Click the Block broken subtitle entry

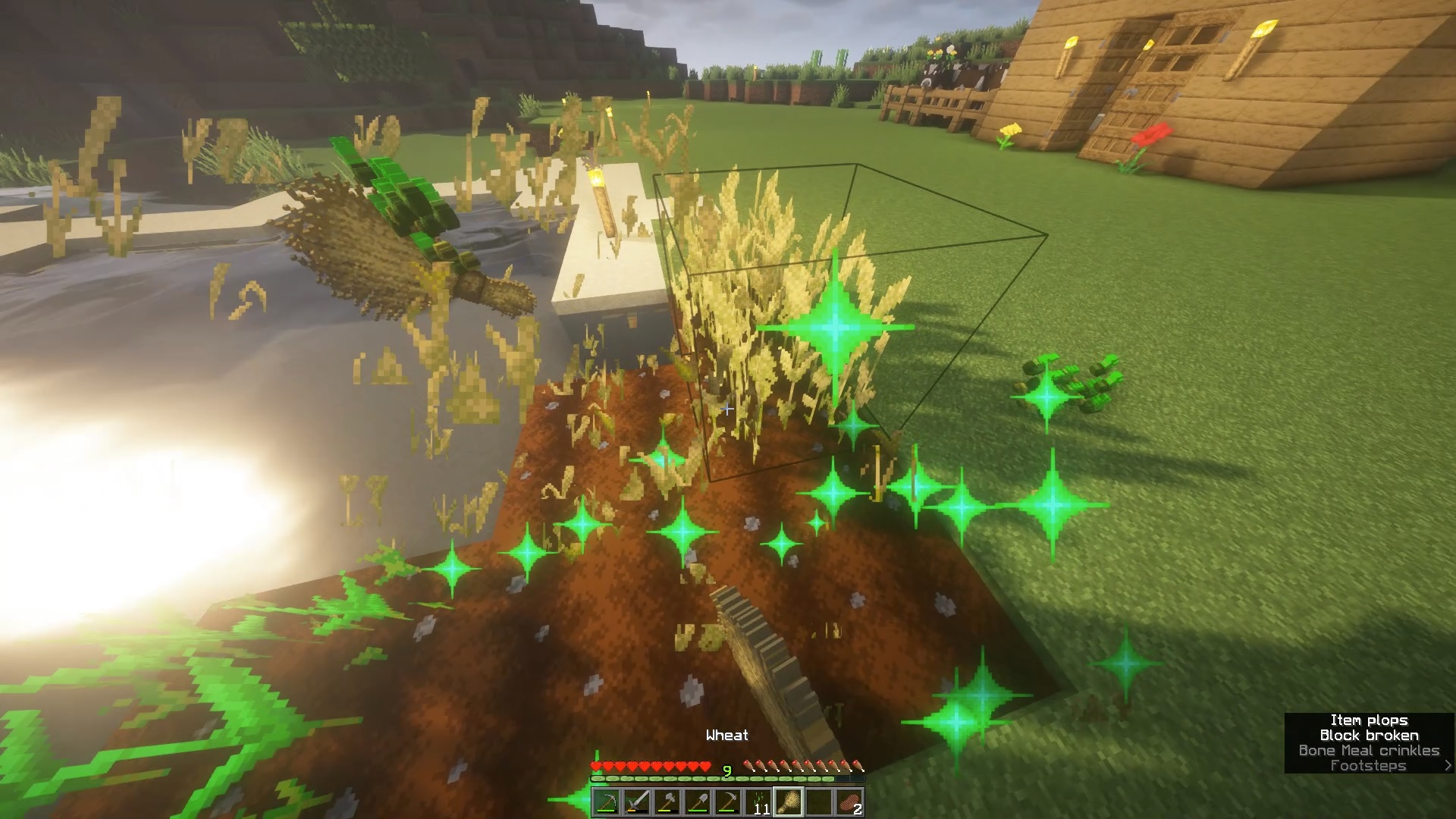click(1370, 735)
